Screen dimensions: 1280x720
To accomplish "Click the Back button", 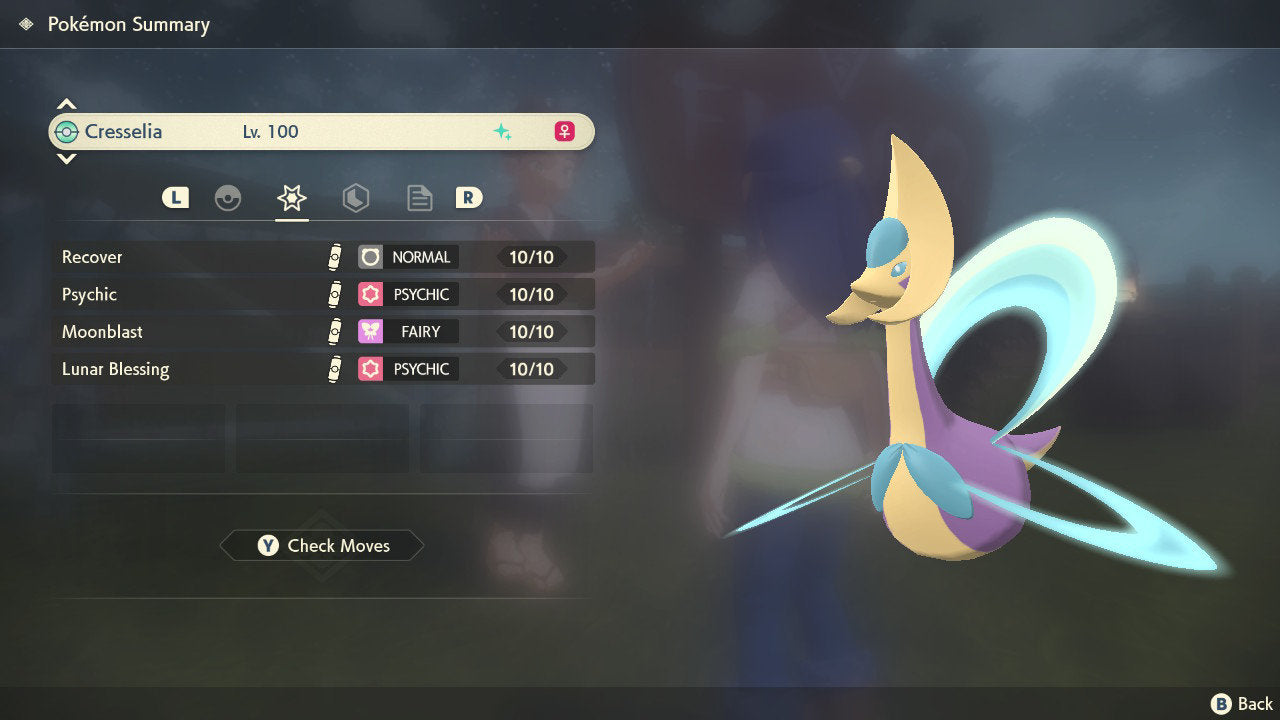I will tap(1242, 704).
